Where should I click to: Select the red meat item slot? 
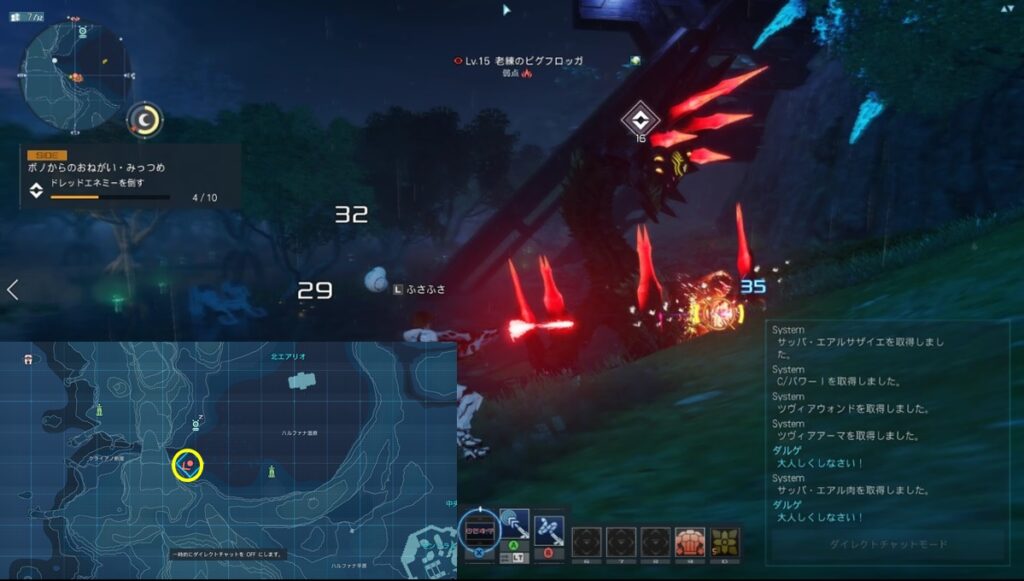tap(689, 542)
